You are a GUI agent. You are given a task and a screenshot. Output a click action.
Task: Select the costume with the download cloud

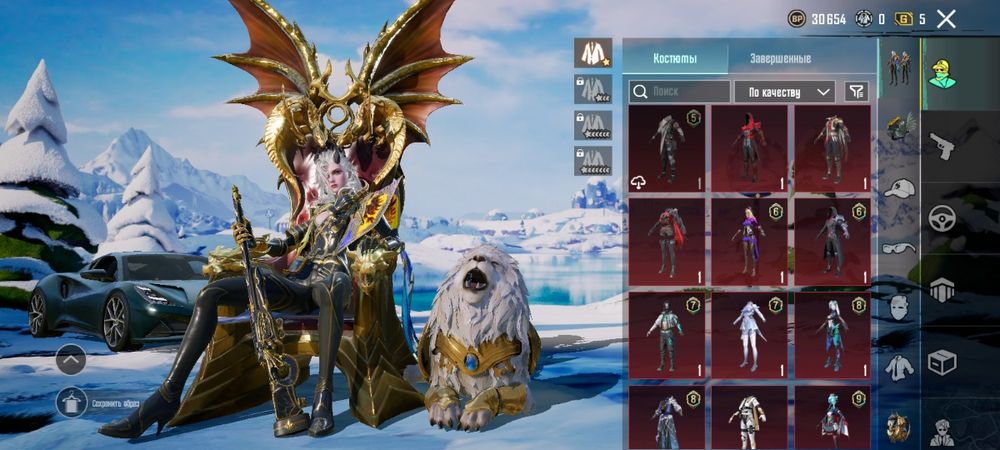click(665, 148)
